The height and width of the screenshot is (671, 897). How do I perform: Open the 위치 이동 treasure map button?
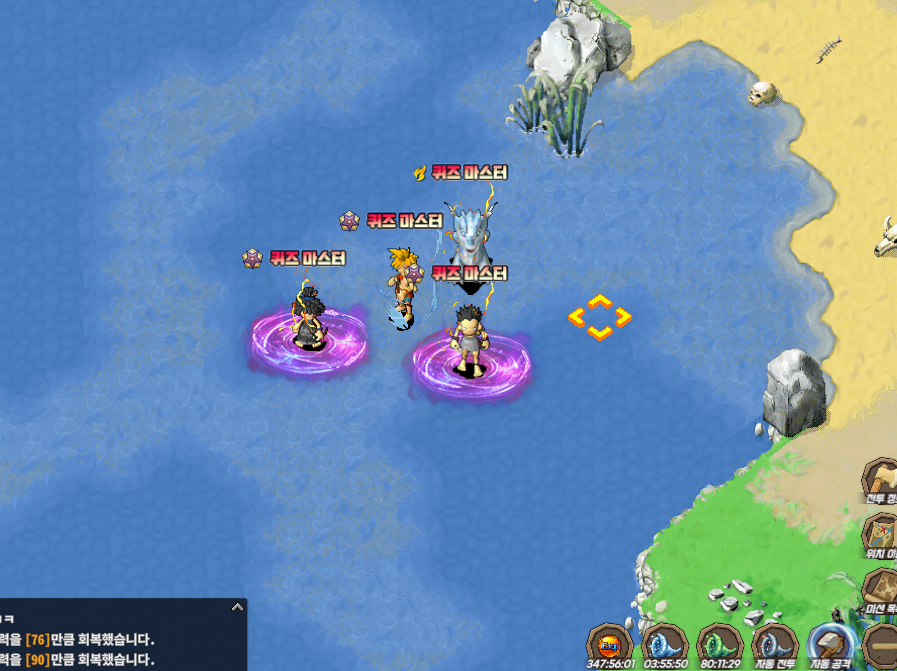pyautogui.click(x=882, y=535)
